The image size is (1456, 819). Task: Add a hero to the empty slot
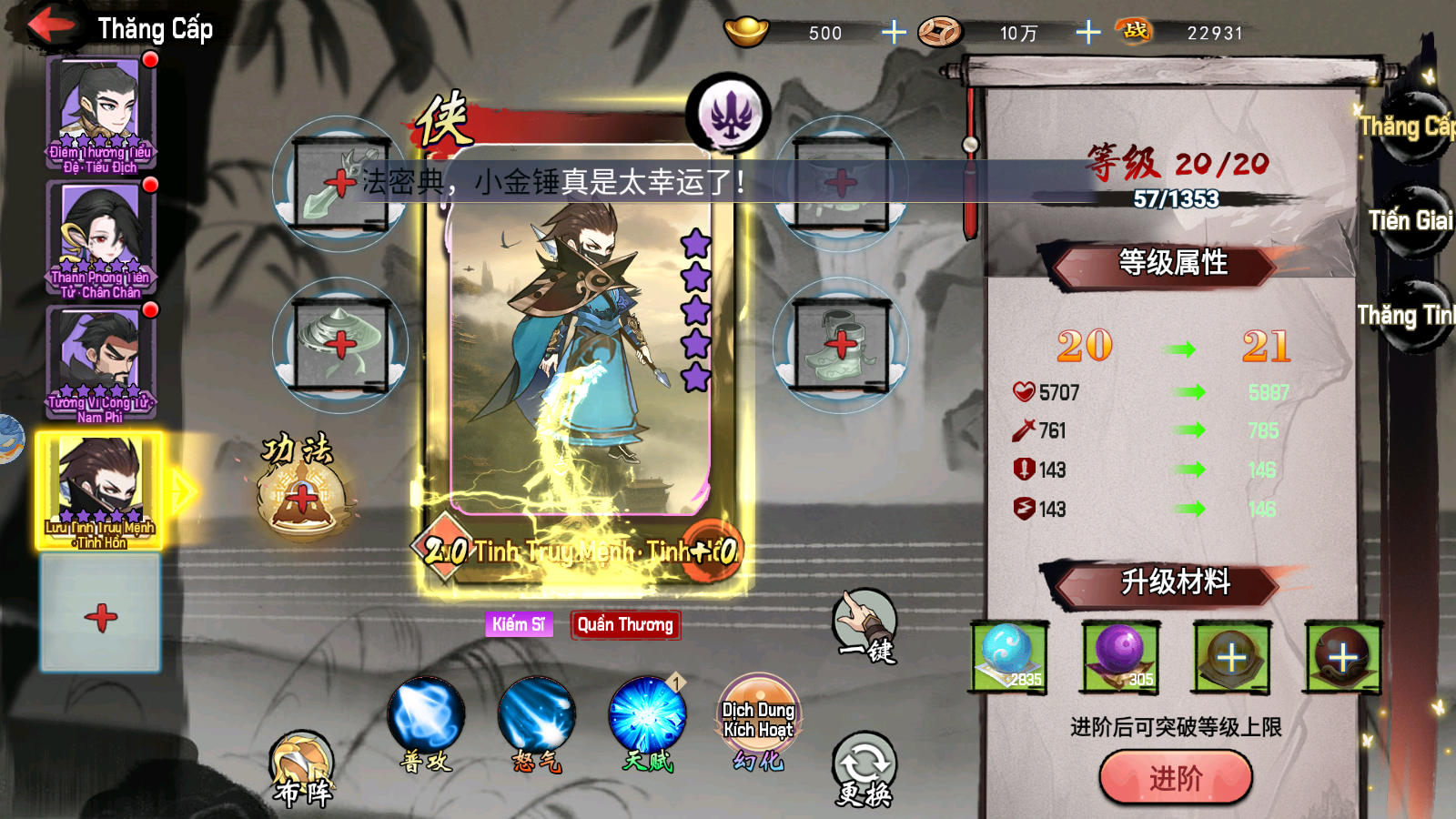pos(101,615)
